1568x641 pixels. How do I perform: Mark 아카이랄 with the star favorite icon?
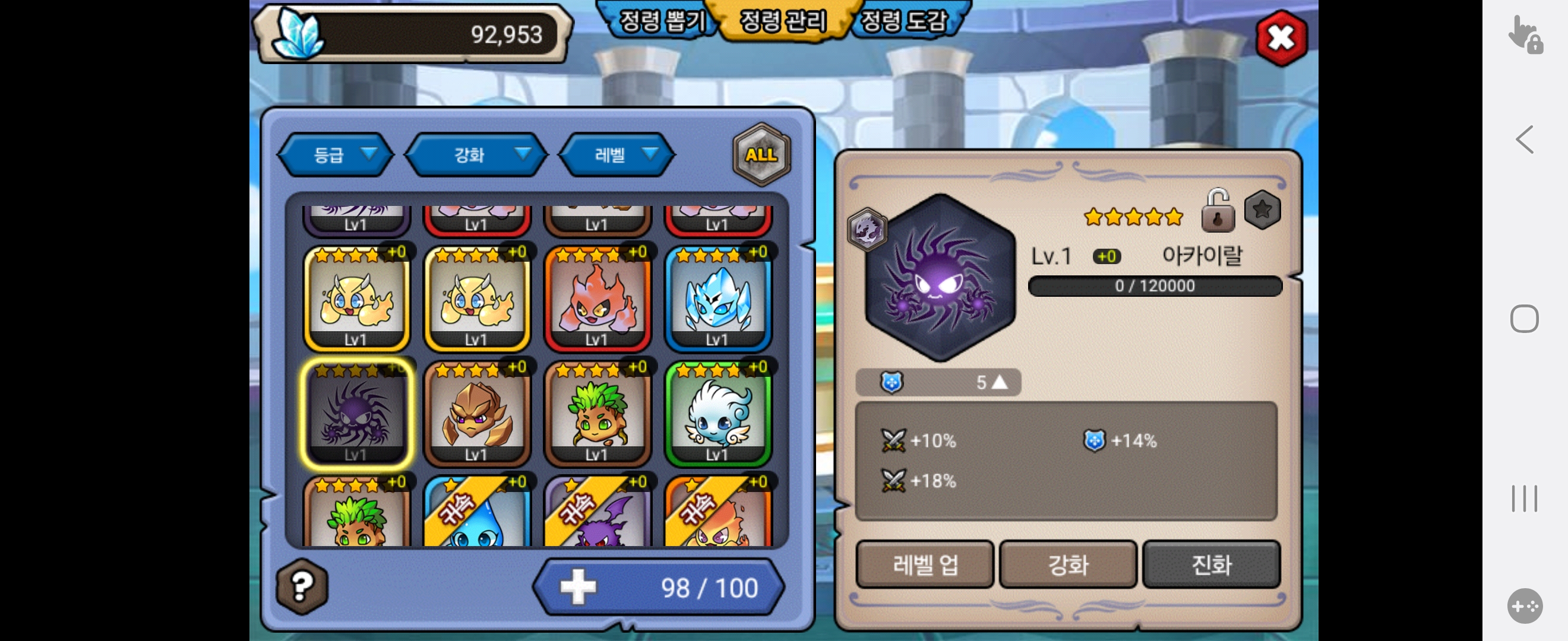coord(1262,210)
